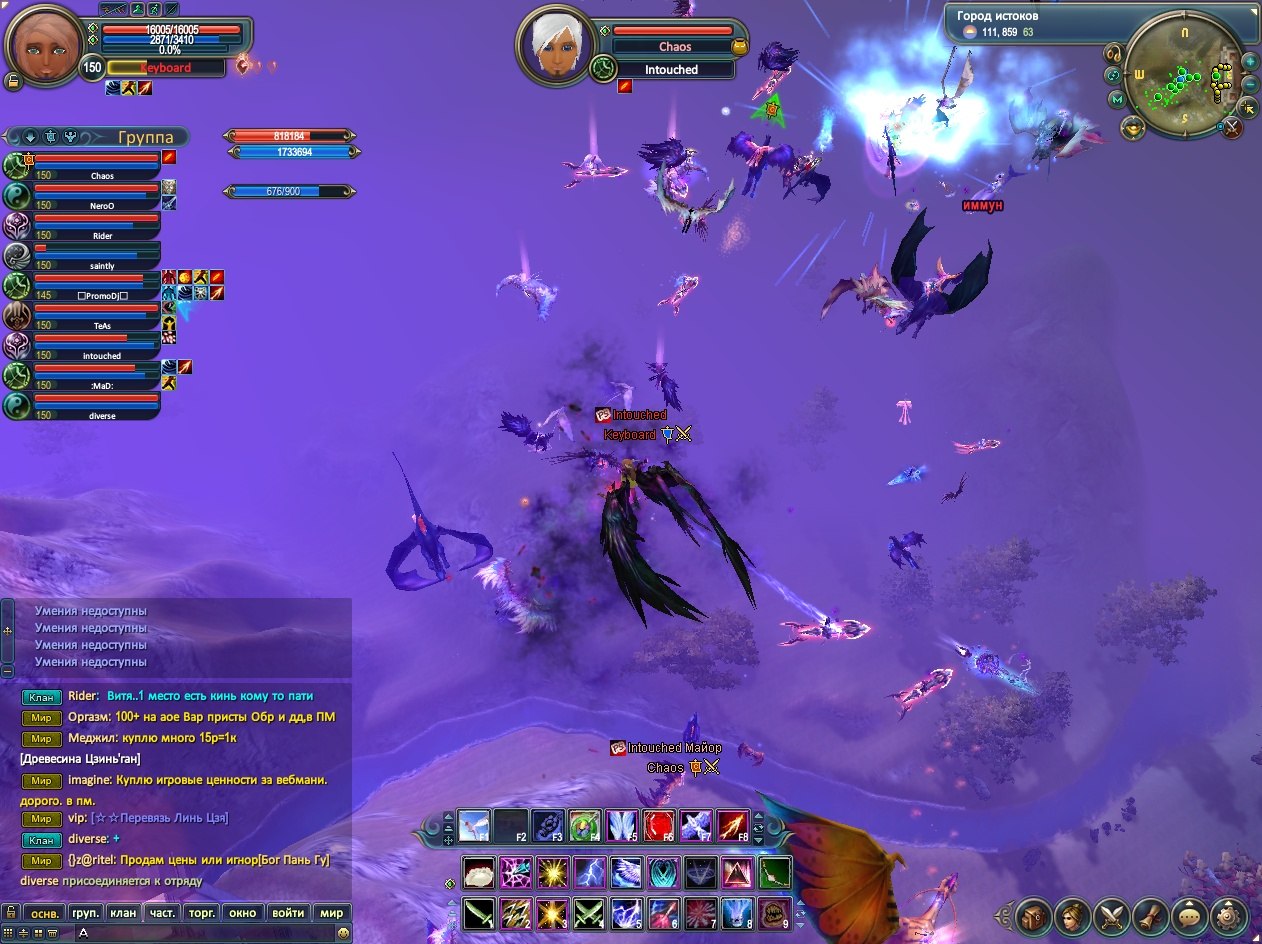This screenshot has height=944, width=1262.
Task: Click the Chaos target portrait
Action: click(x=554, y=46)
